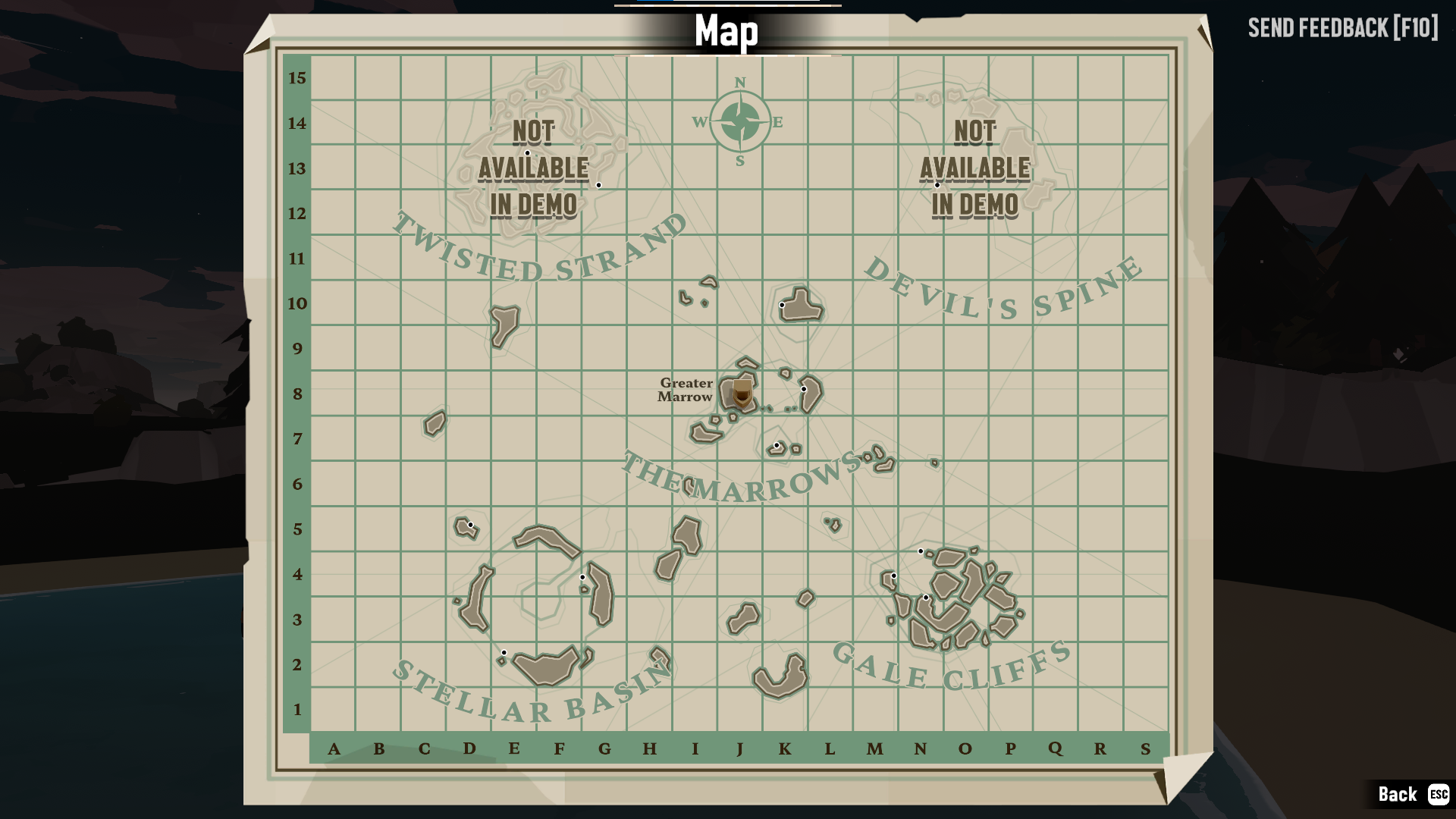Select column letter J on the map grid
Viewport: 1456px width, 819px height.
coord(742,750)
